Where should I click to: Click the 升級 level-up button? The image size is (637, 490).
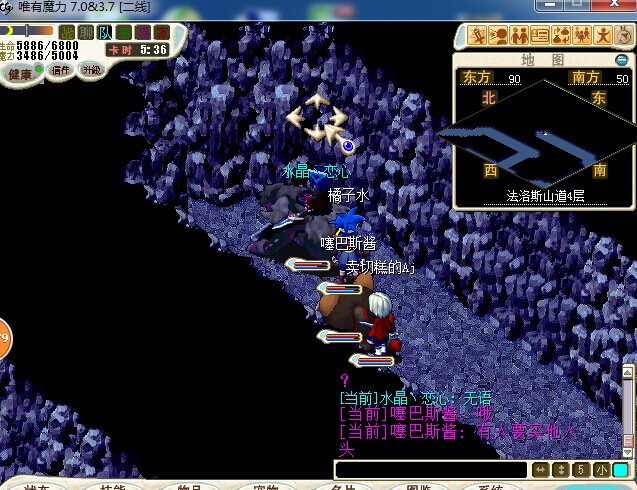pos(91,70)
